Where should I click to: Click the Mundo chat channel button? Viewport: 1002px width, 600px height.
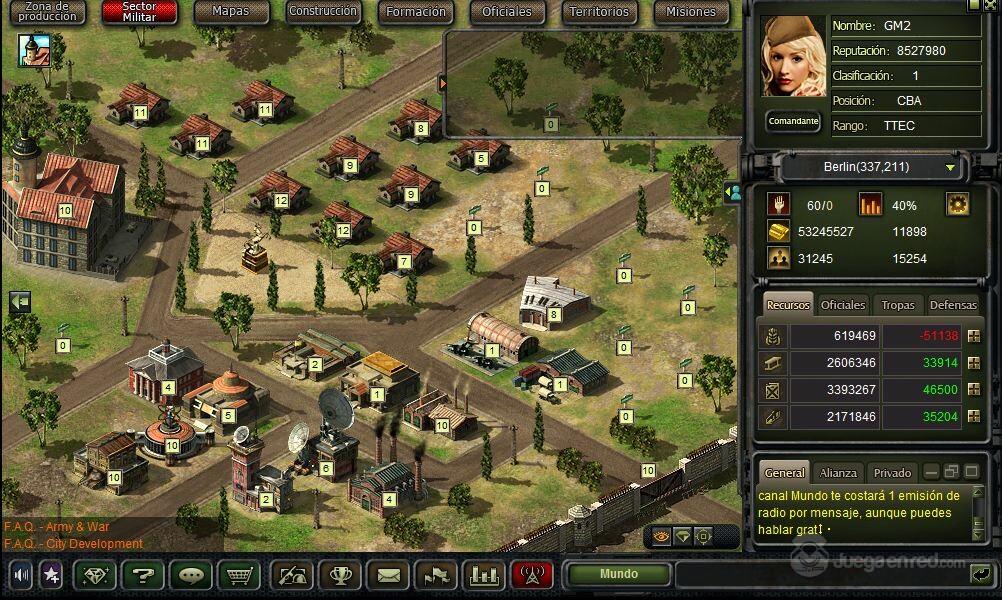pos(618,575)
